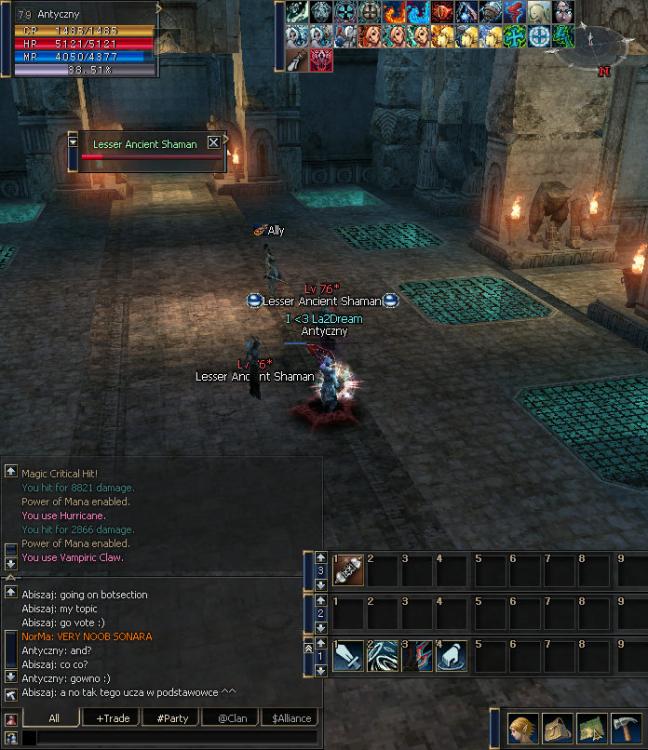This screenshot has width=648, height=750.
Task: Use the scroll item in hotbar 3
Action: click(348, 570)
